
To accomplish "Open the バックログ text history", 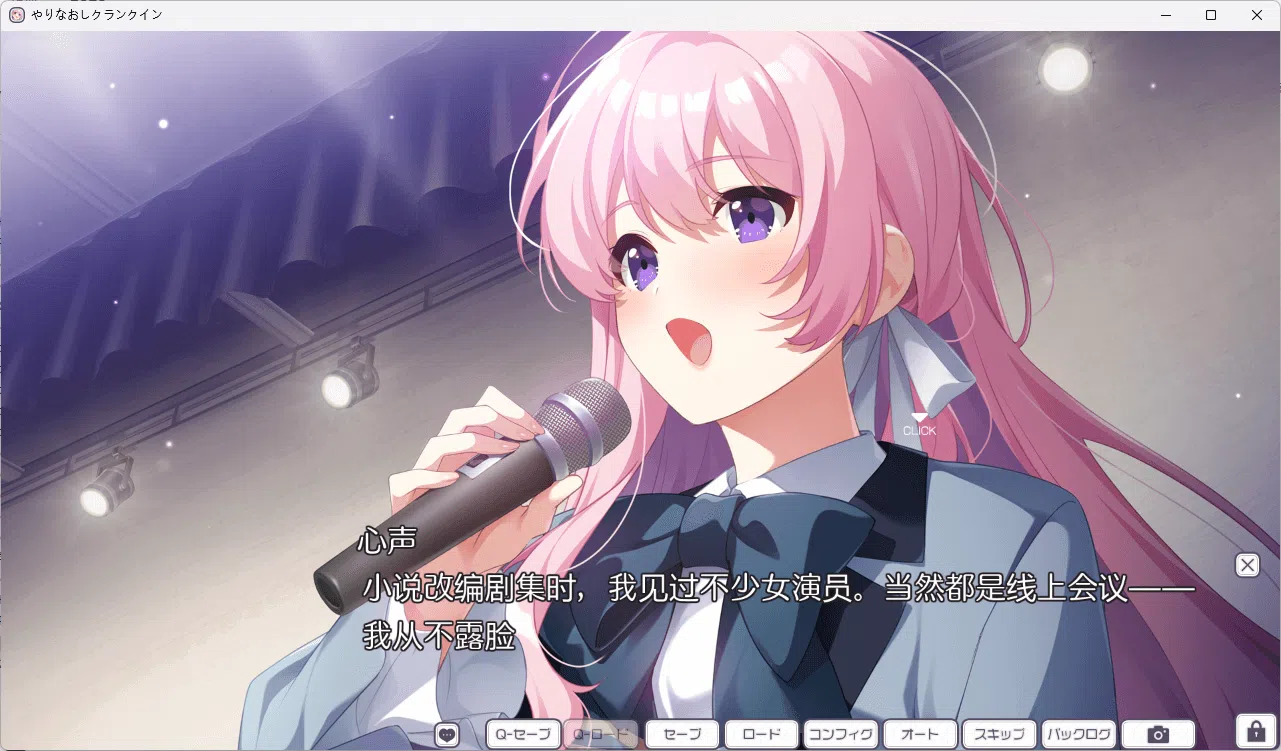I will [x=1080, y=733].
